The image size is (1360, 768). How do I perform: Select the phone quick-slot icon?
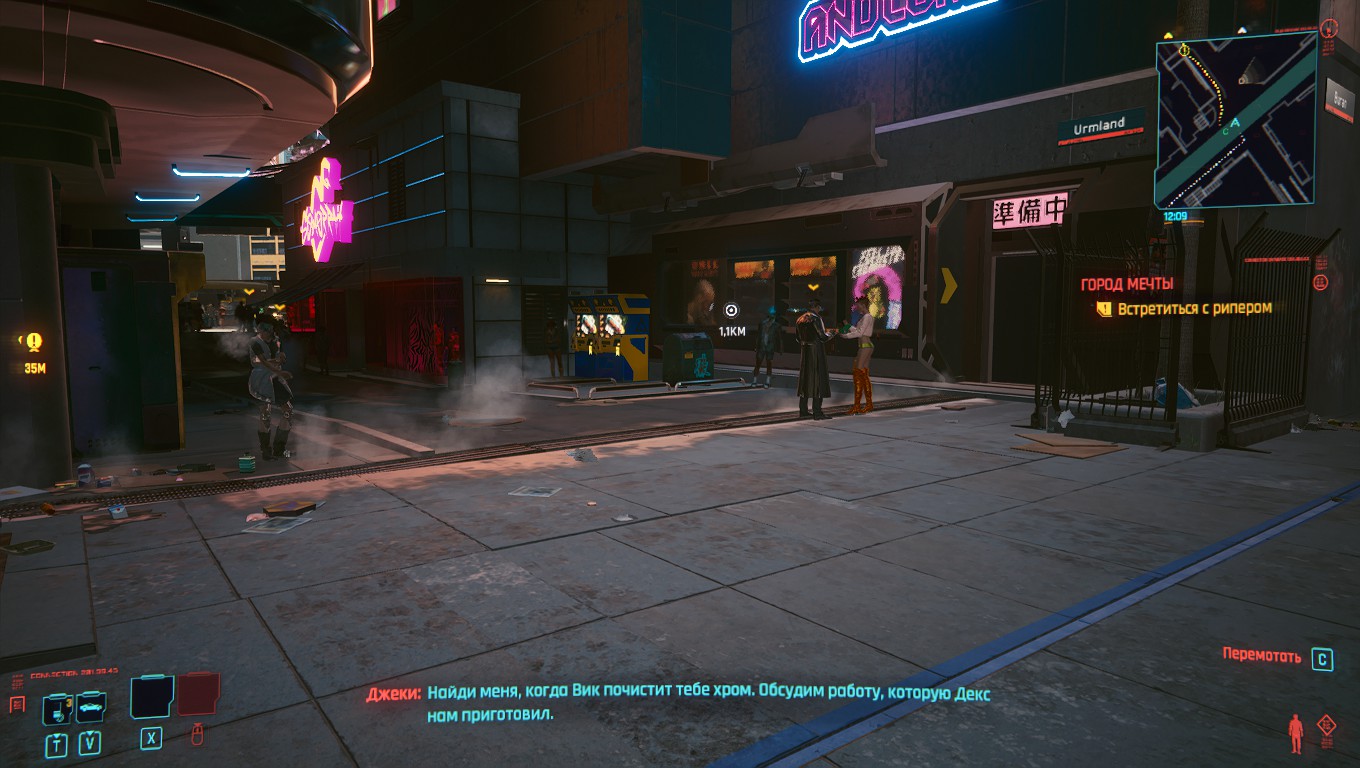(55, 709)
